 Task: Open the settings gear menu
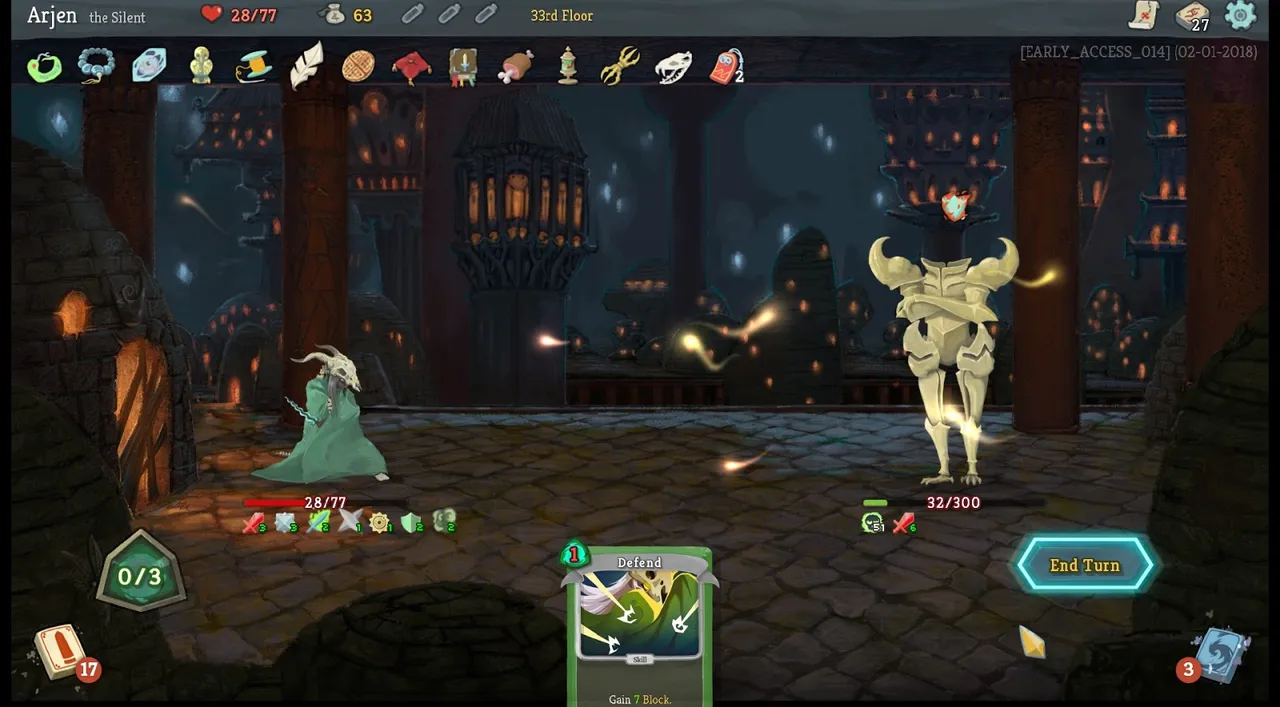pos(1240,15)
